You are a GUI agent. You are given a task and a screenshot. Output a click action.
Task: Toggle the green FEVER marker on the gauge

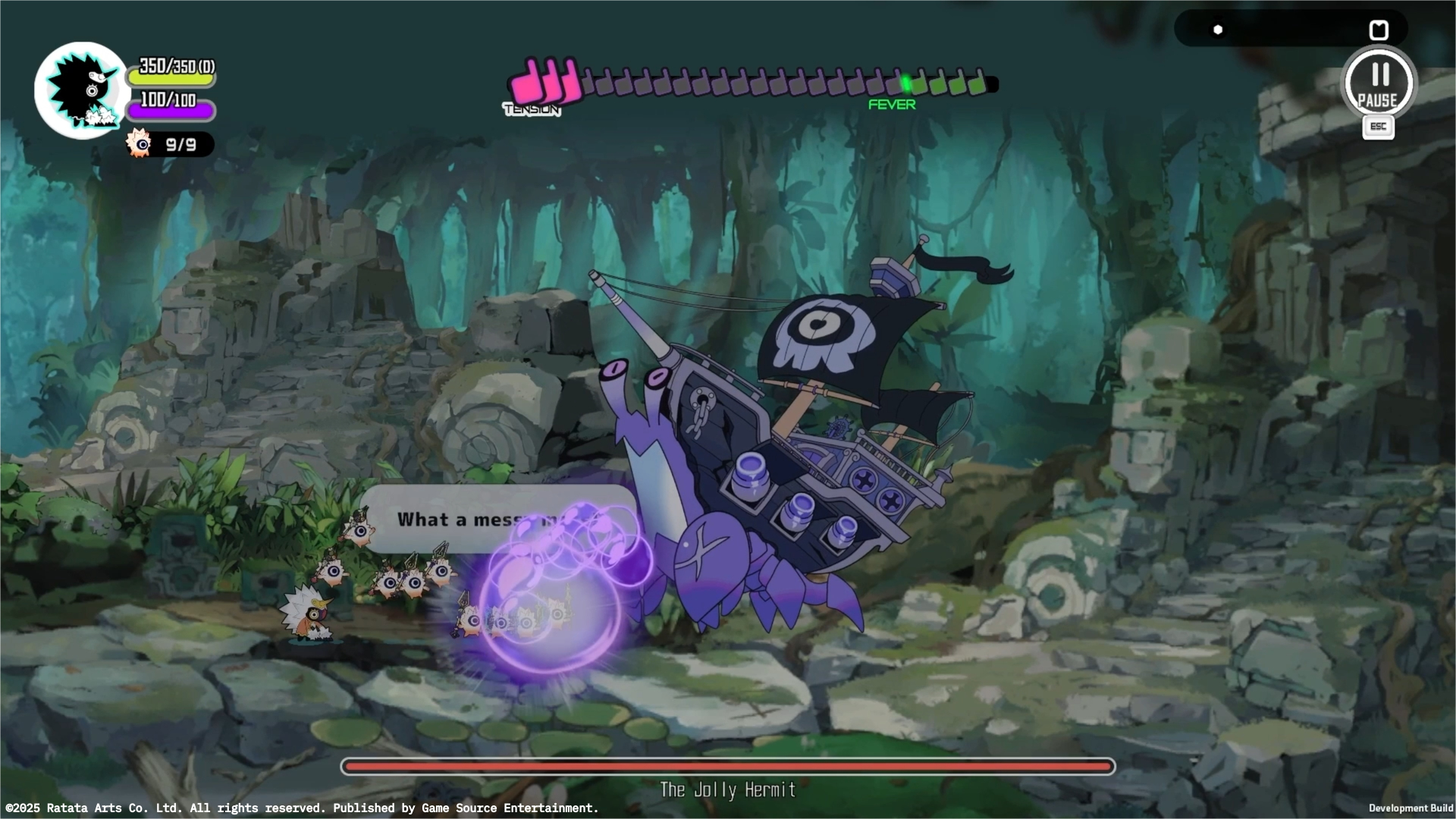905,83
